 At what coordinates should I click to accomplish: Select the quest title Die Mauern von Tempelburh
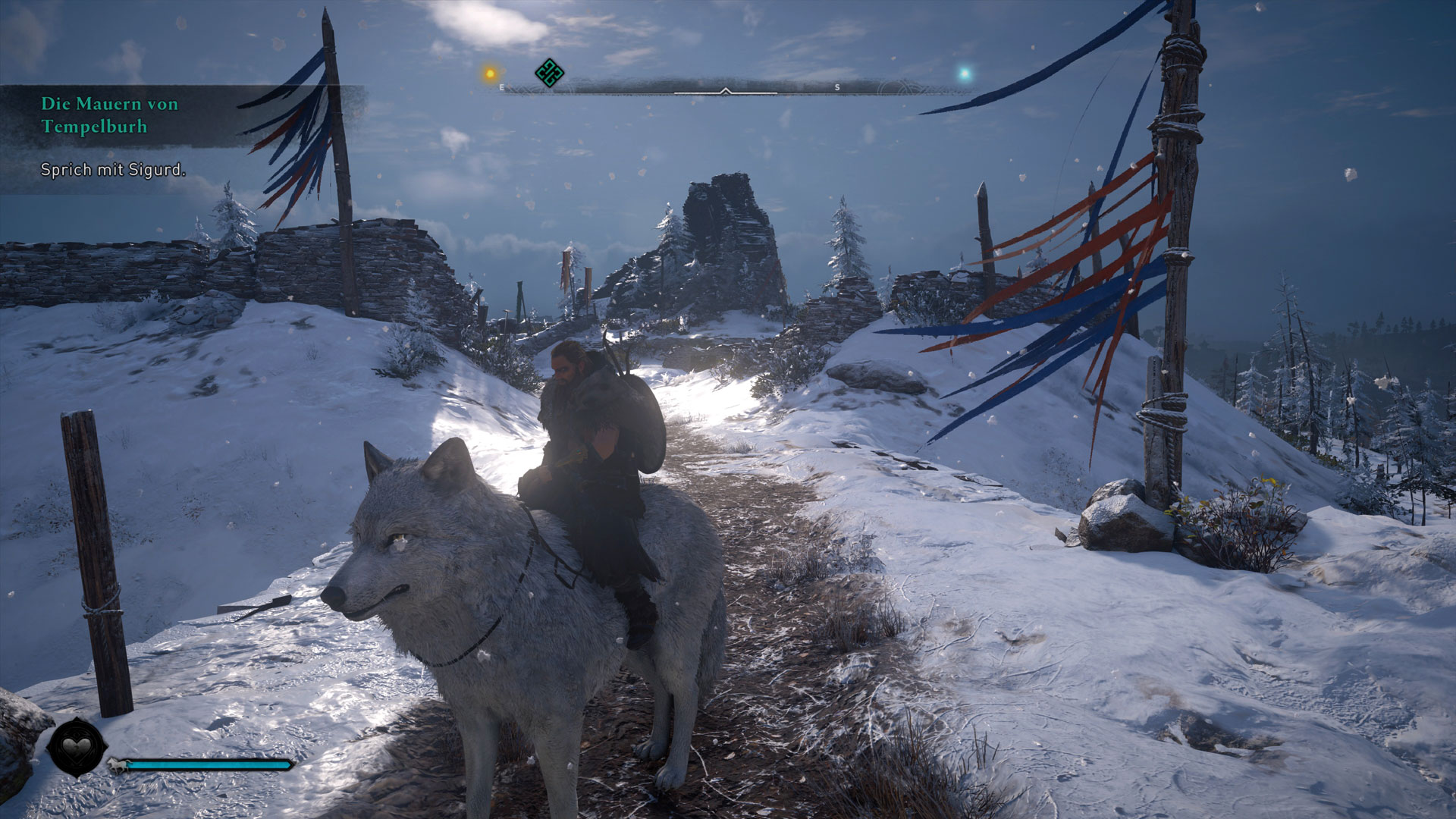[x=109, y=115]
